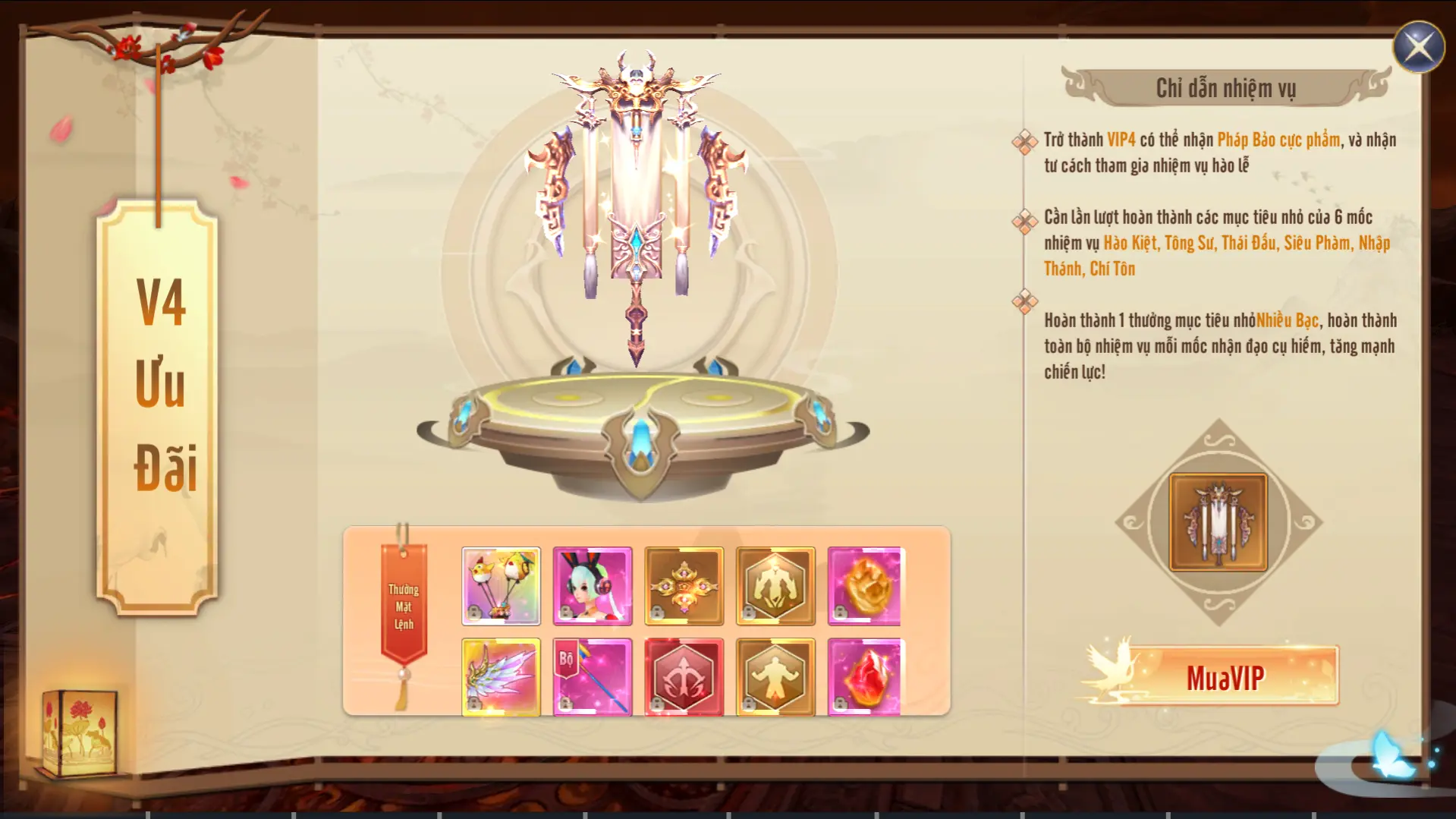1456x819 pixels.
Task: Pick the orange flaming gem reward
Action: coord(865,586)
